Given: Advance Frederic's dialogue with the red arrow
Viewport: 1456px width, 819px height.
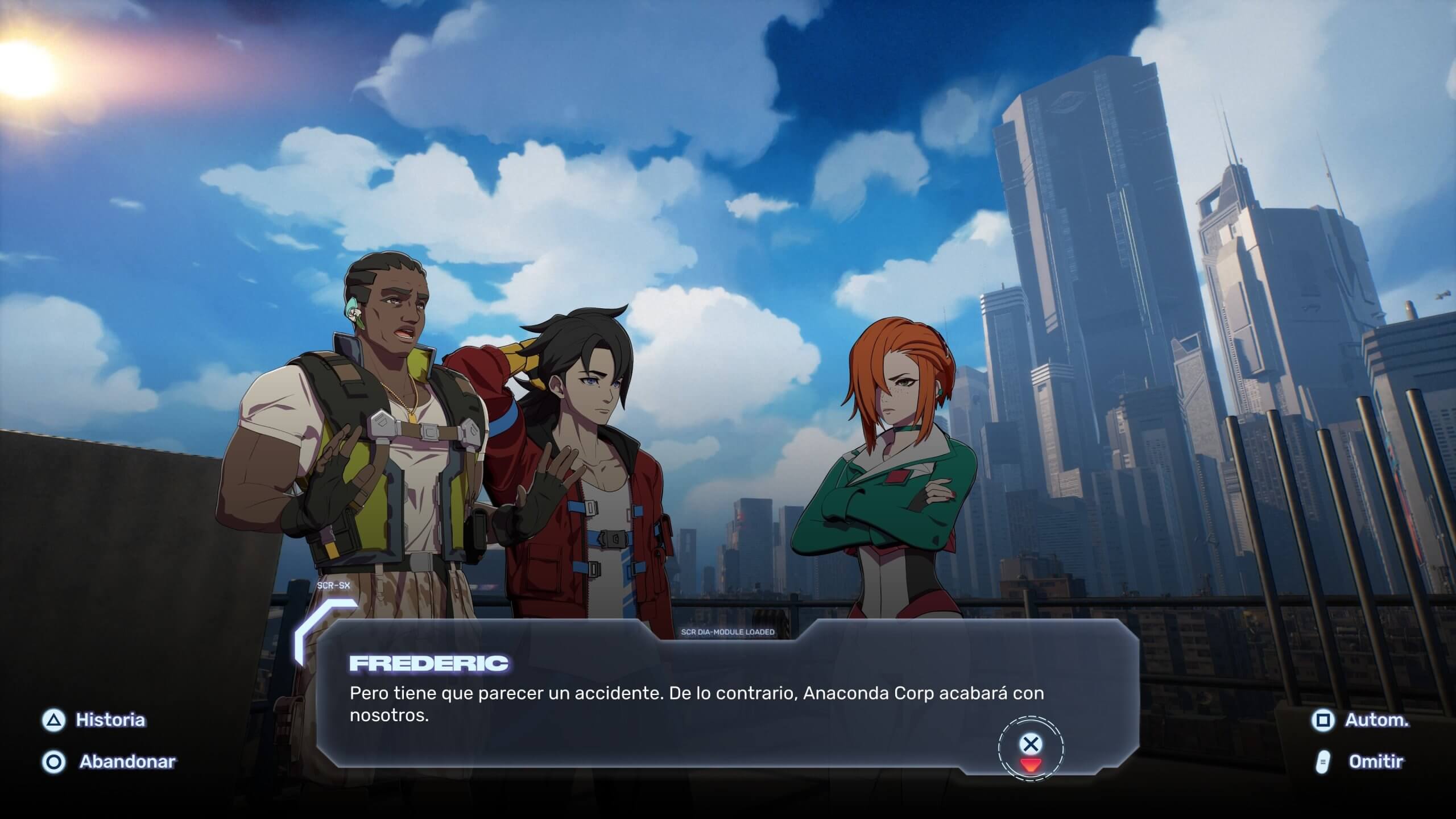Looking at the screenshot, I should [1030, 765].
